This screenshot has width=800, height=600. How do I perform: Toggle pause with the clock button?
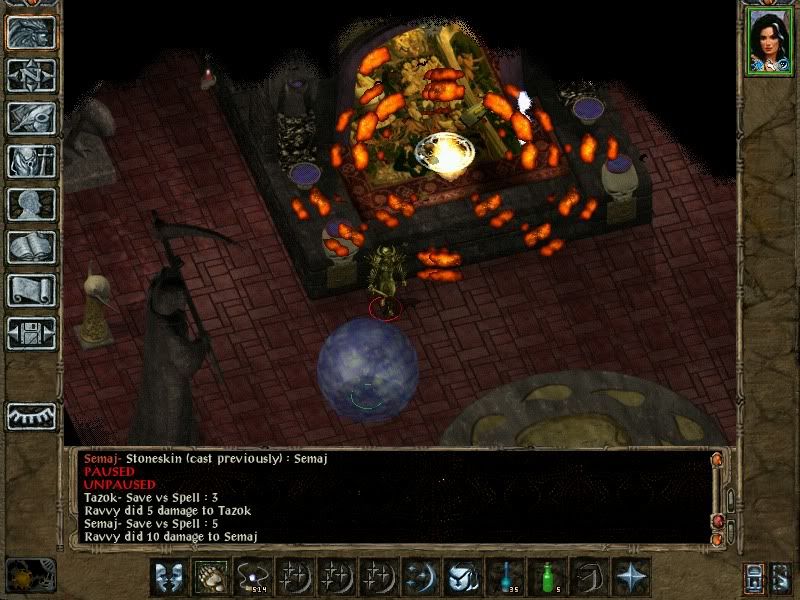point(30,575)
